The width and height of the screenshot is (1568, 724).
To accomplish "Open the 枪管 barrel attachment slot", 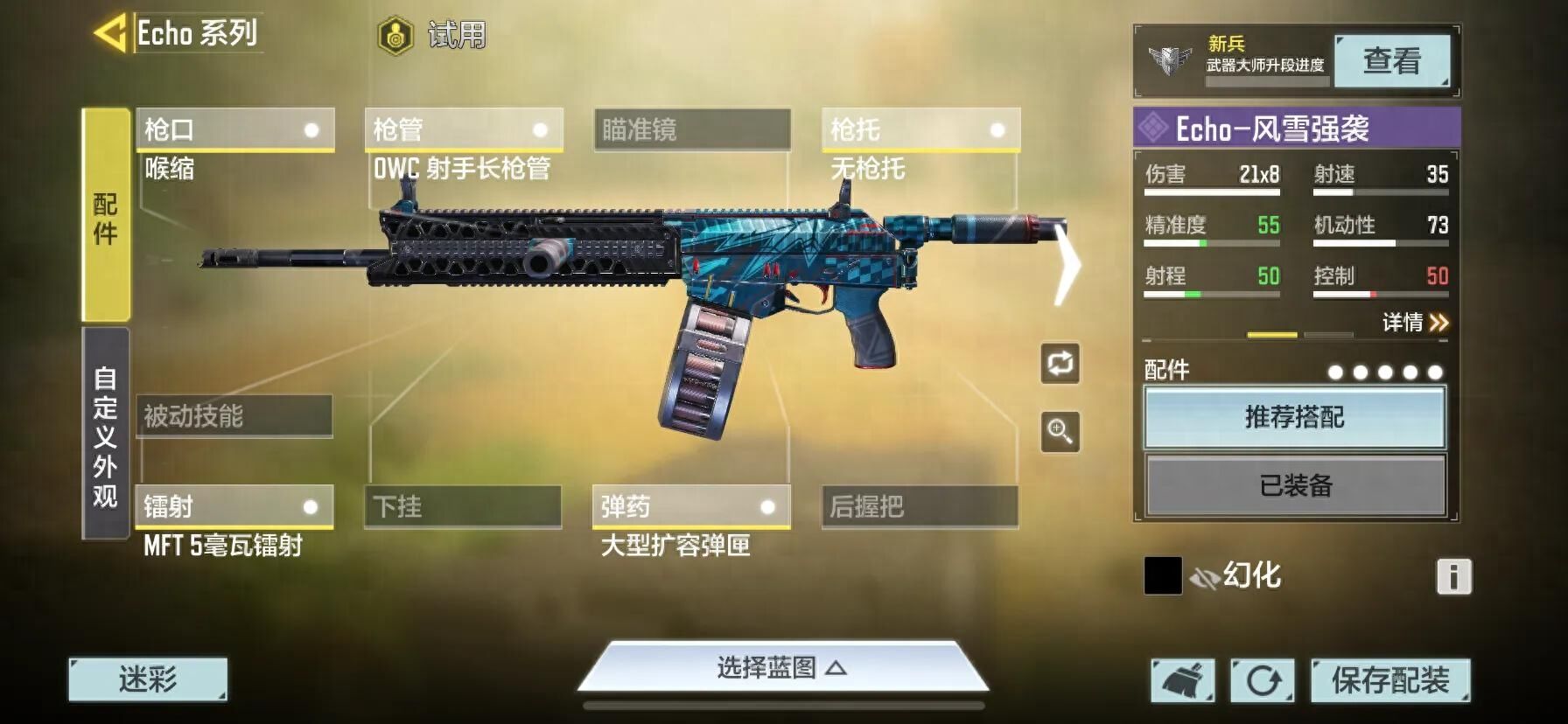I will (x=463, y=130).
